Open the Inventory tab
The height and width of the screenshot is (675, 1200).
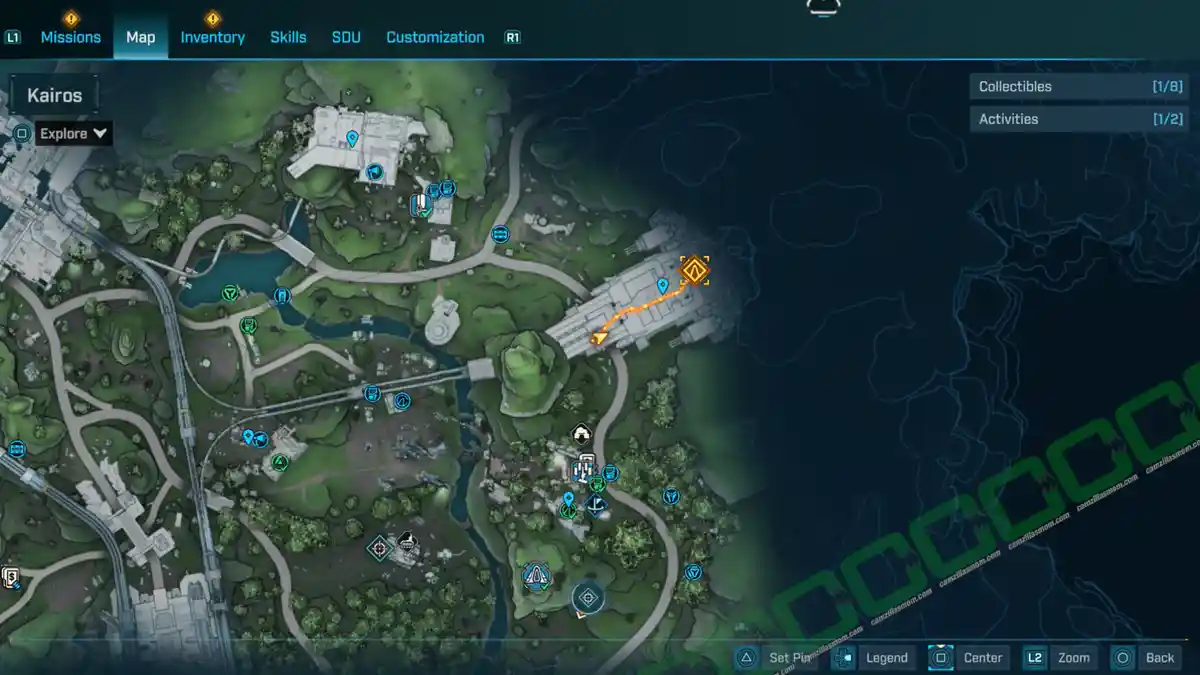coord(212,37)
